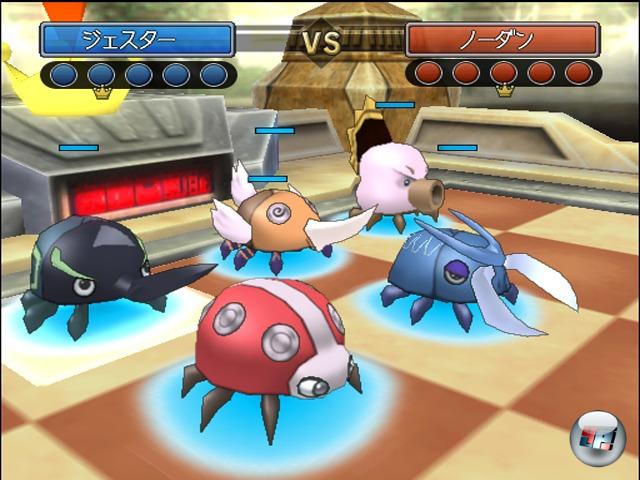
Task: Select the red ノーダン name panel
Action: point(502,40)
